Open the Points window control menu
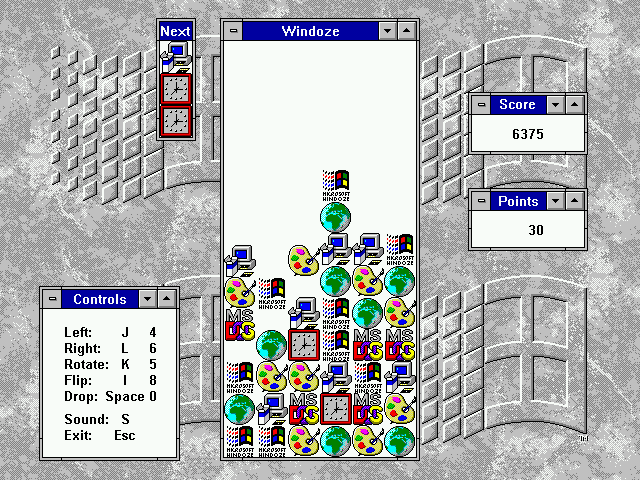This screenshot has height=480, width=640. coord(481,201)
